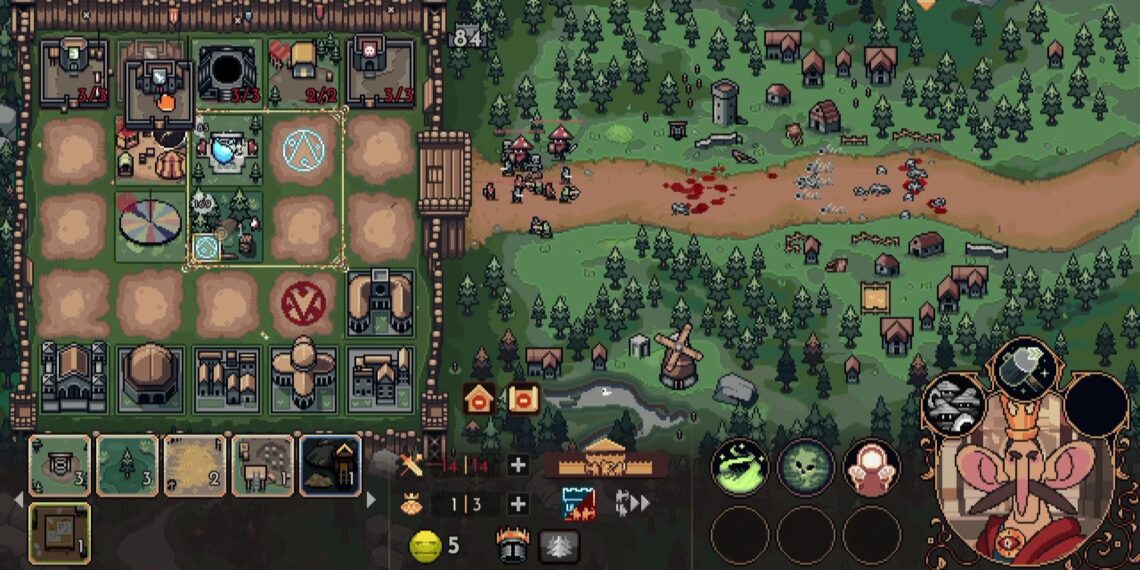The height and width of the screenshot is (570, 1140).
Task: Select the grey hooded figures ability
Action: (952, 404)
